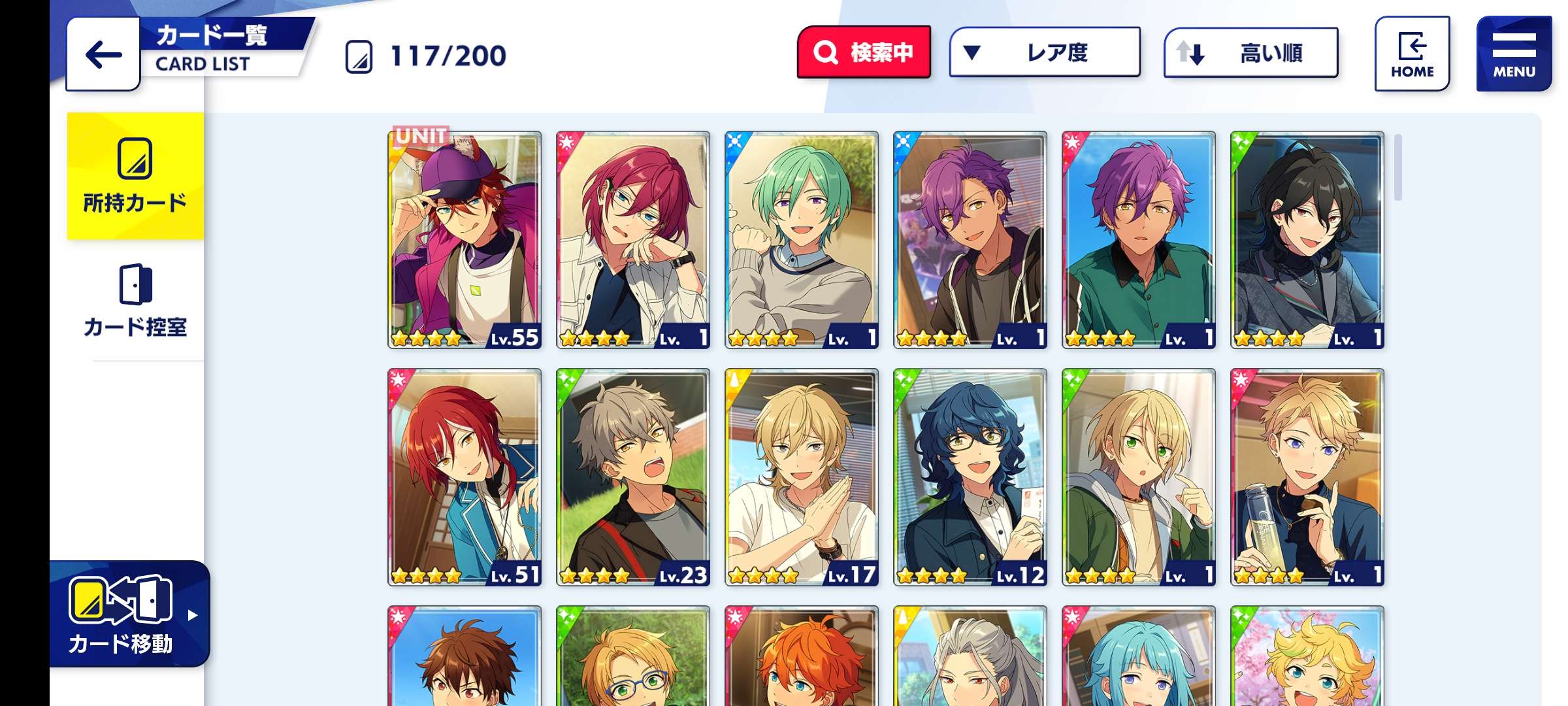Pick the Lv.51 red-haired card
This screenshot has width=1568, height=706.
click(x=465, y=477)
